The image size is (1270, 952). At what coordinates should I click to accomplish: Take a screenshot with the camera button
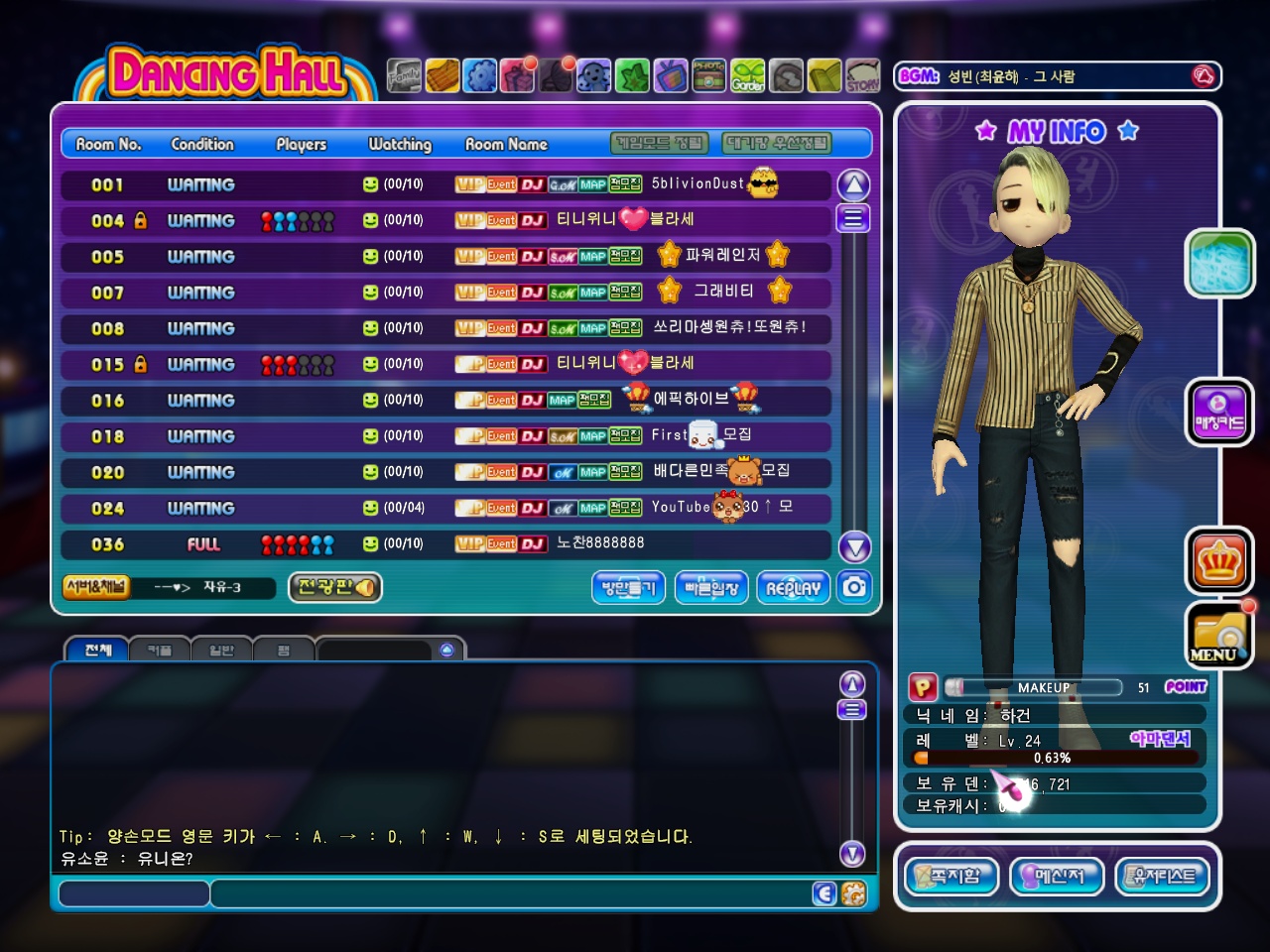(x=854, y=587)
